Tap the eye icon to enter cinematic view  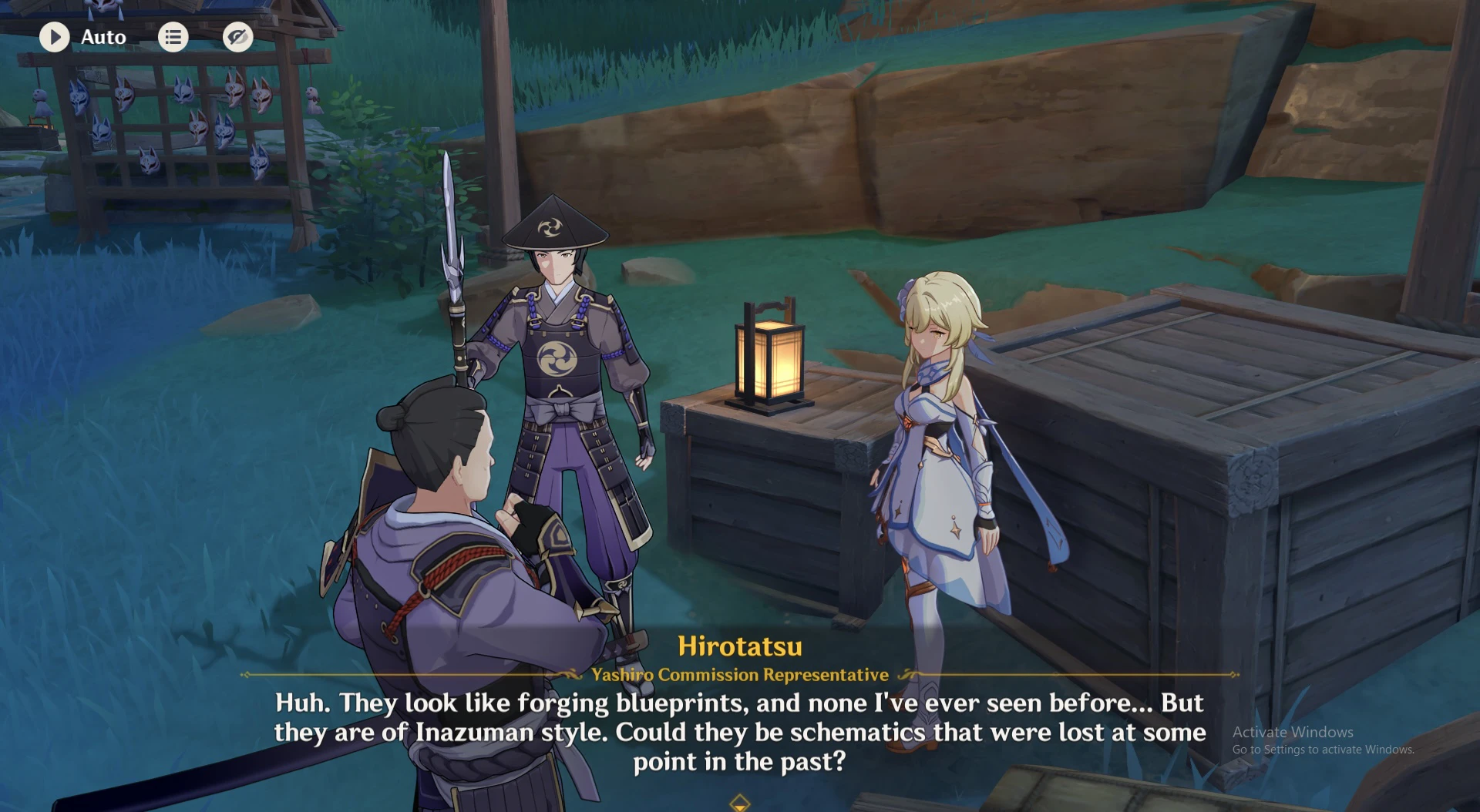point(237,36)
